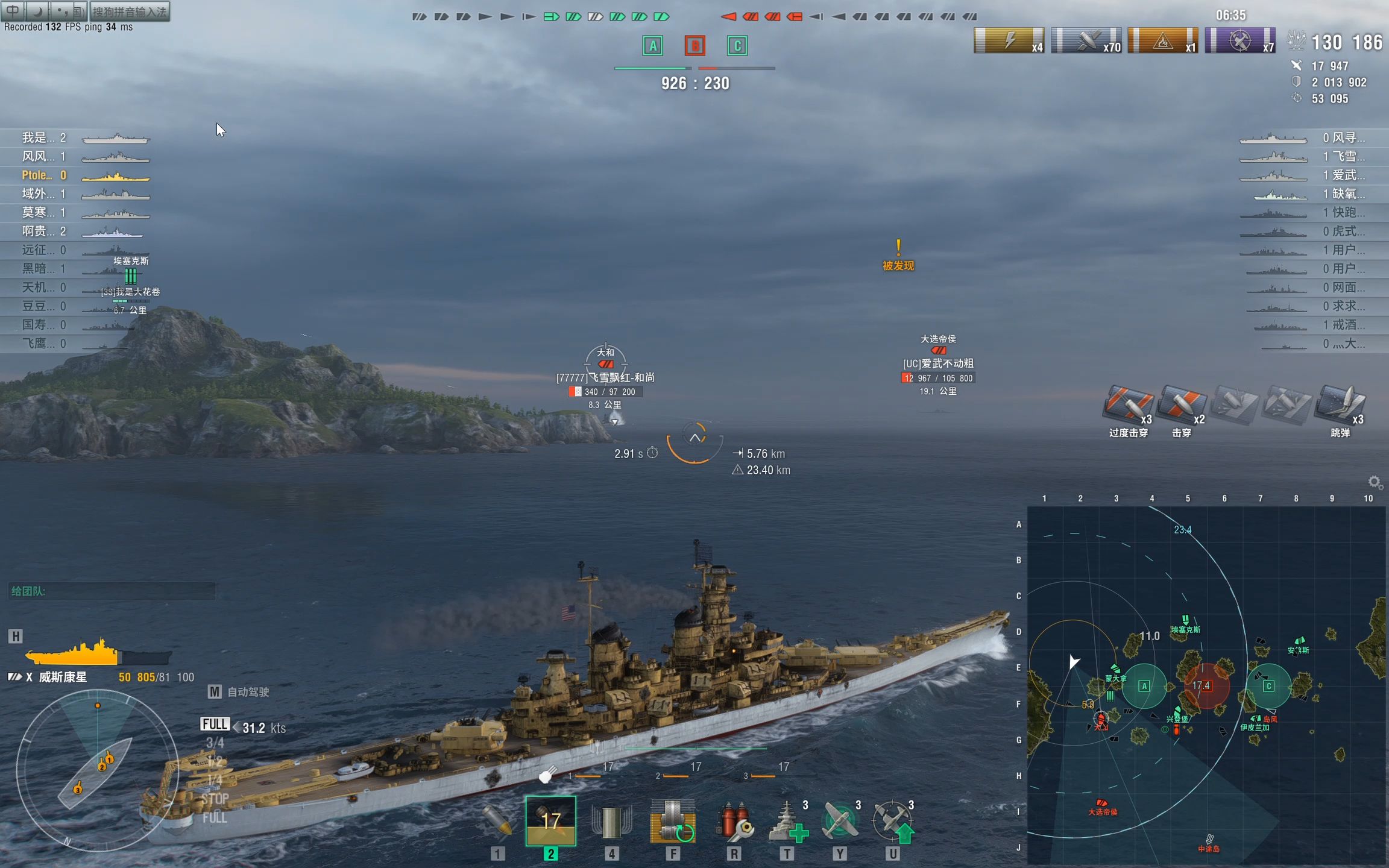Click the H ship status button
Image resolution: width=1389 pixels, height=868 pixels.
(16, 637)
